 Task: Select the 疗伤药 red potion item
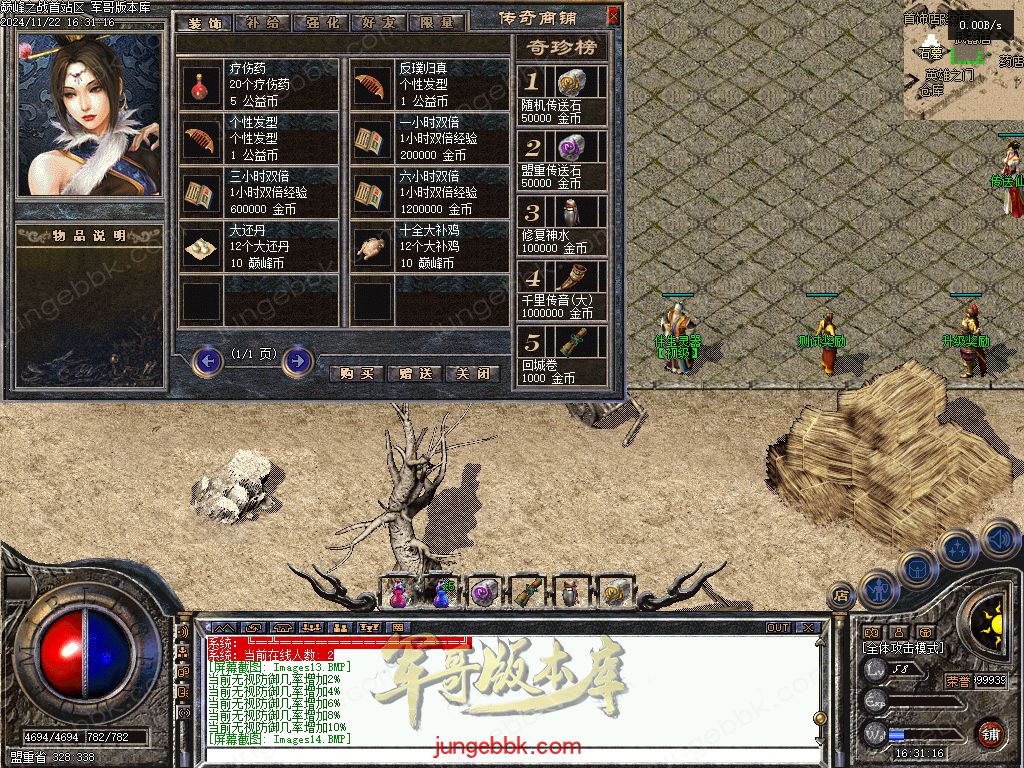(202, 86)
